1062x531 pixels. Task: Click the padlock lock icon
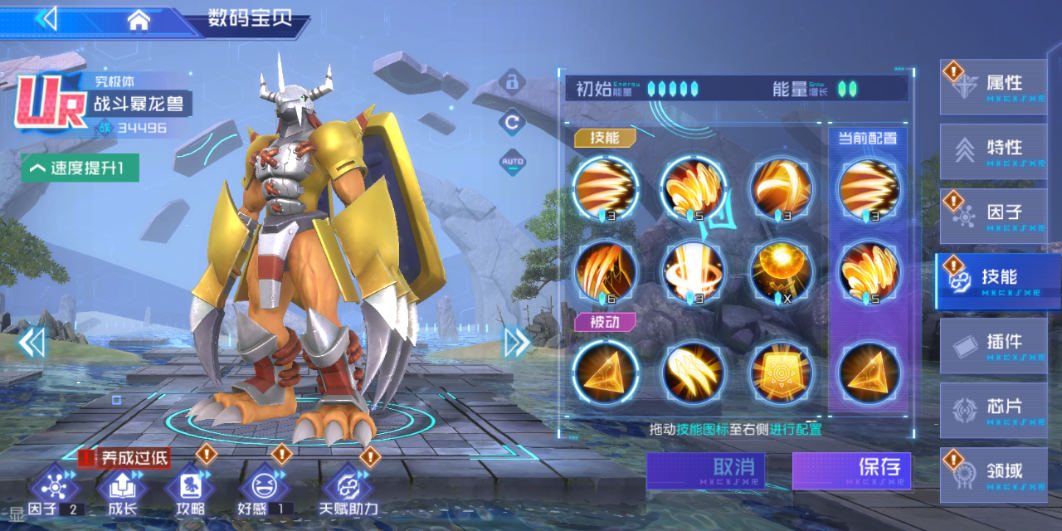[512, 80]
